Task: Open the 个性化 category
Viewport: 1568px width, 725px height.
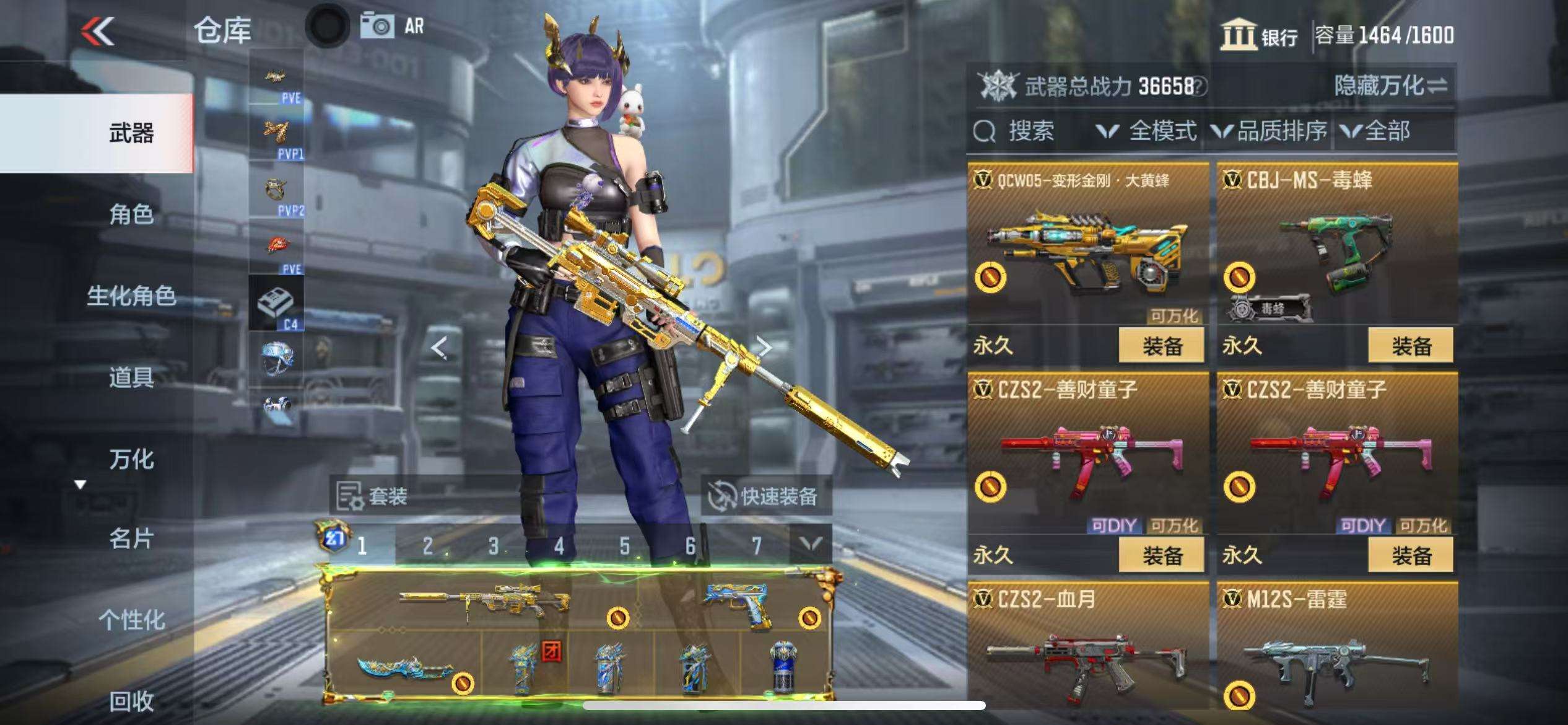Action: click(x=131, y=620)
